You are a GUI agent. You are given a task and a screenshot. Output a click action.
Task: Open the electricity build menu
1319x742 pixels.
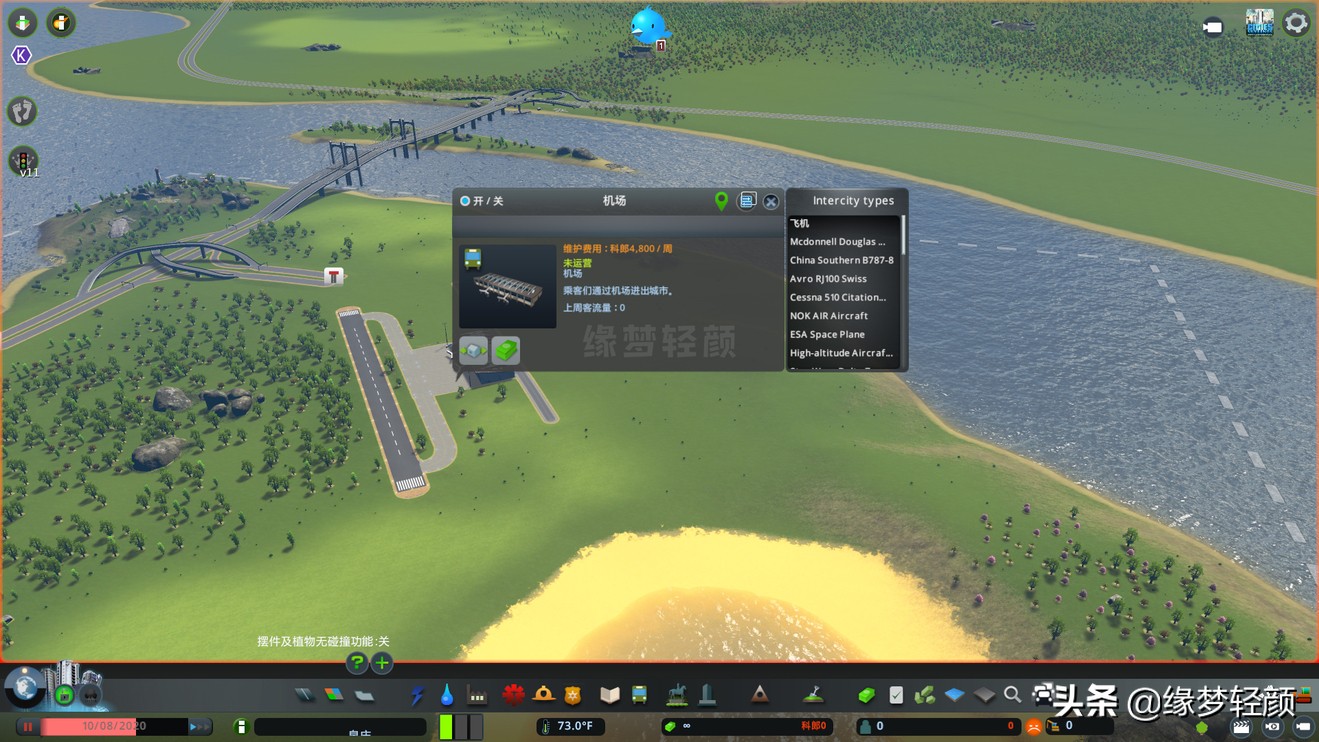417,695
